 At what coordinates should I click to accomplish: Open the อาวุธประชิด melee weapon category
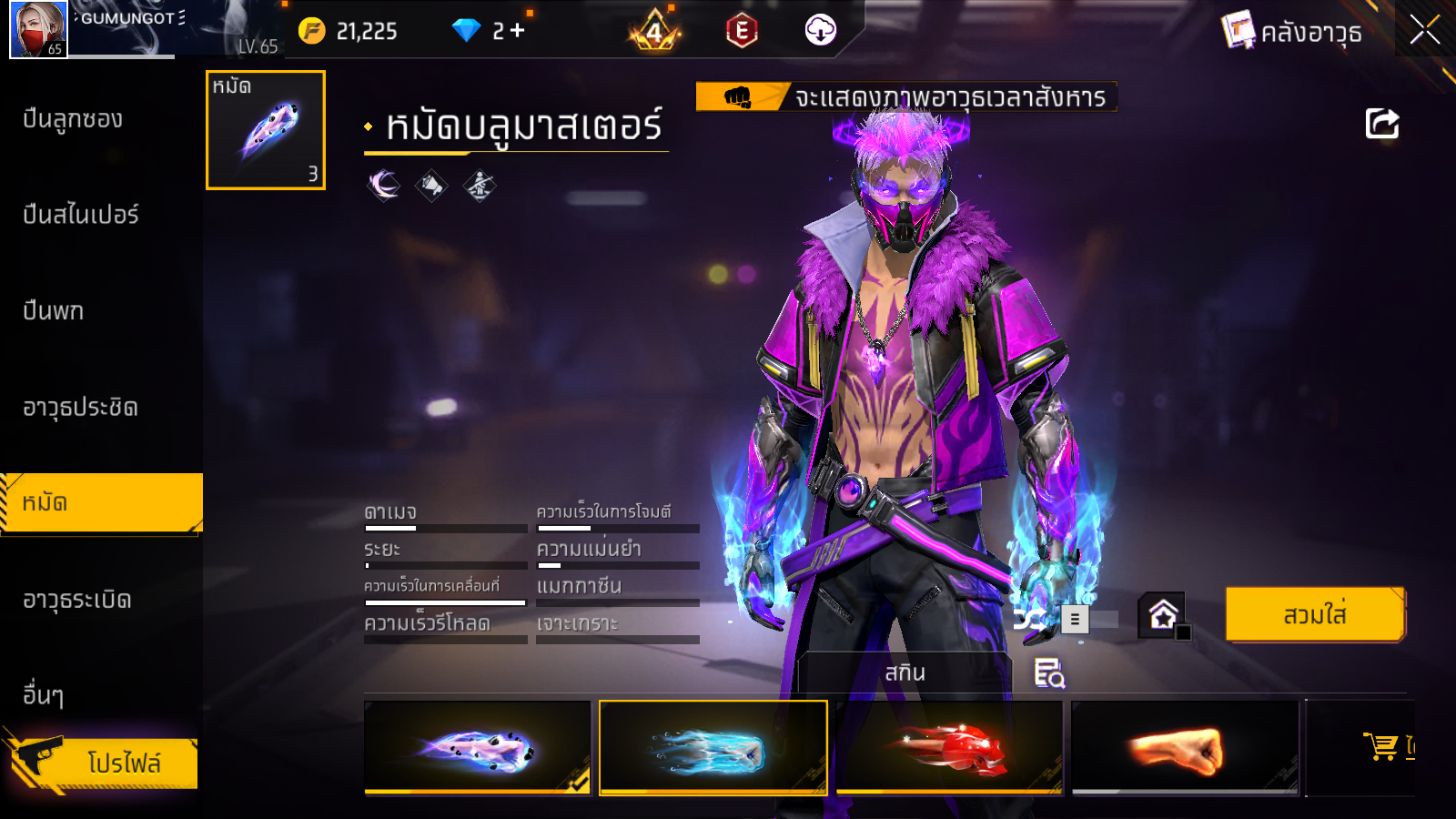coord(81,407)
